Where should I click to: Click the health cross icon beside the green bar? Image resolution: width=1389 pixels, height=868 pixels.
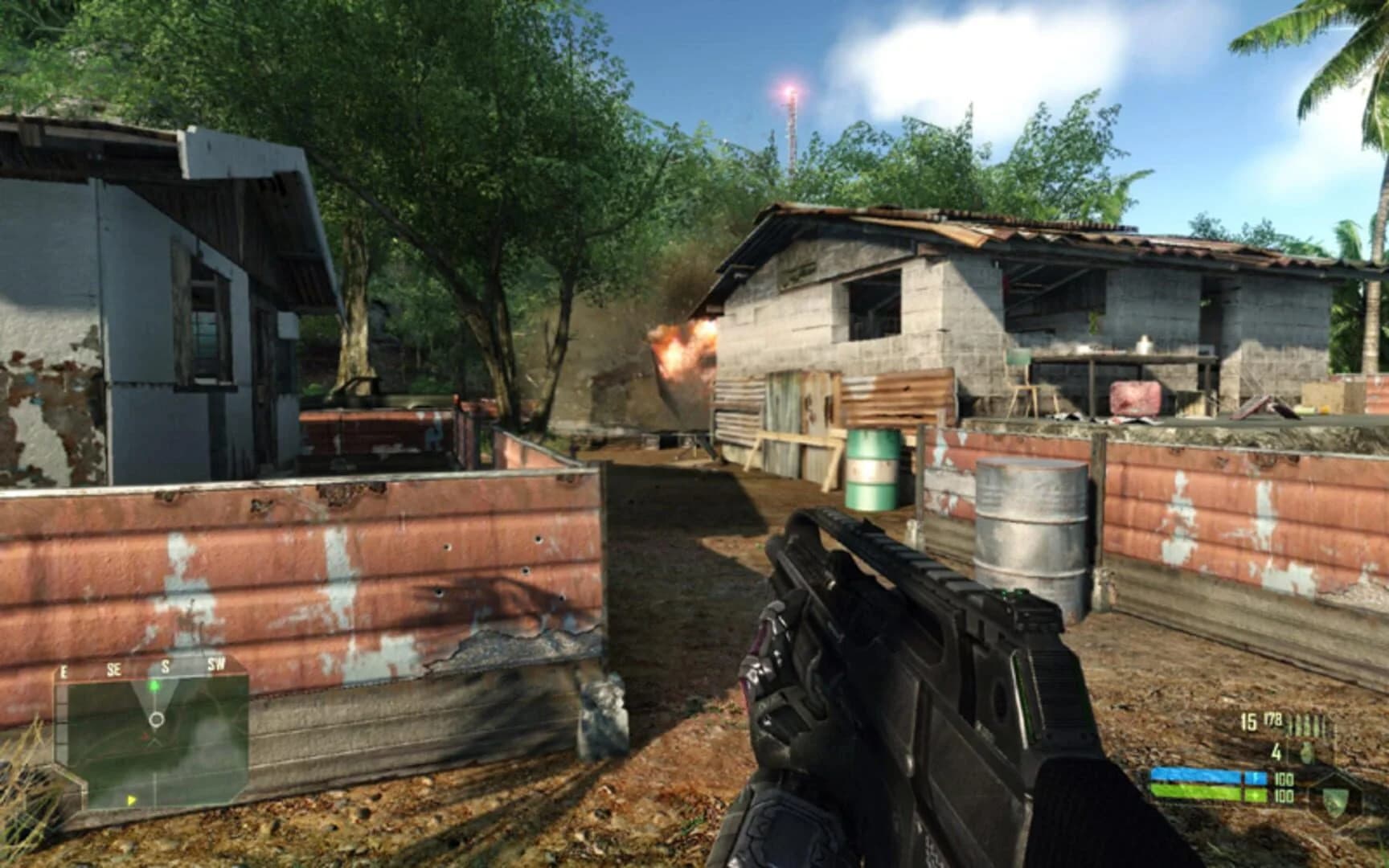point(1255,794)
